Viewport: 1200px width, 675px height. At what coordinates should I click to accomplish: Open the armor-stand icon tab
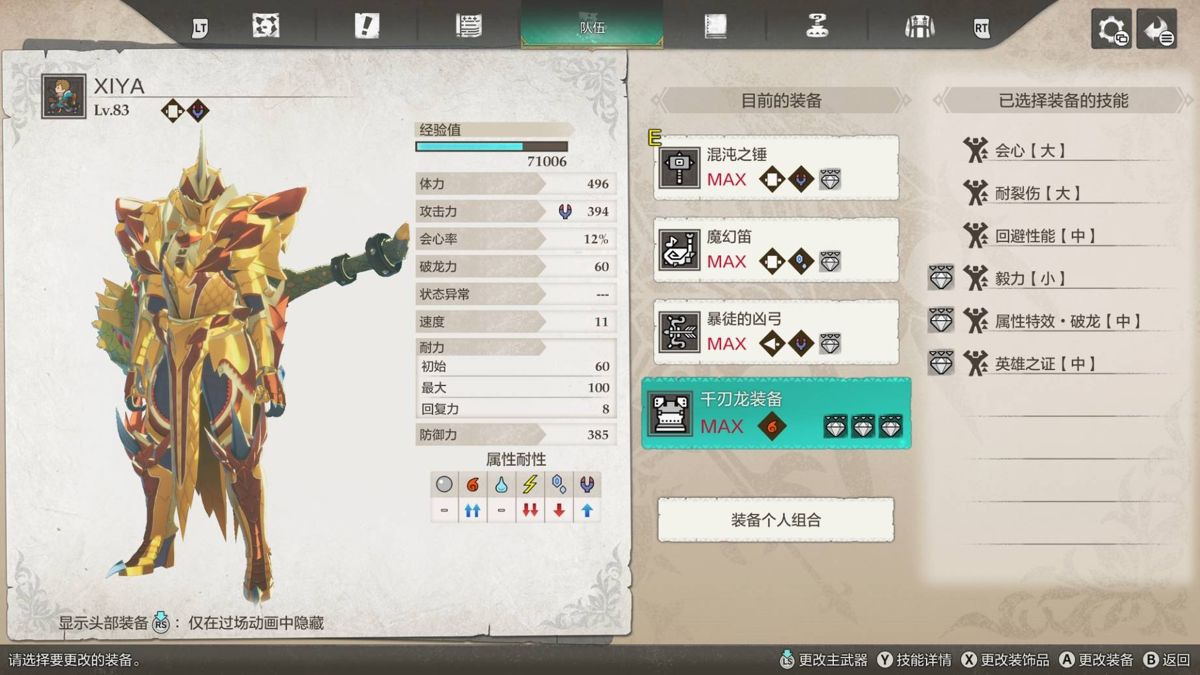919,27
